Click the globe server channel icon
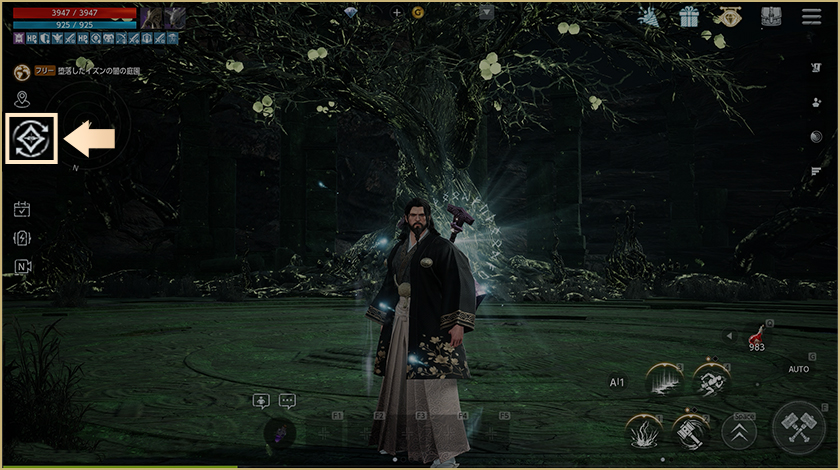The width and height of the screenshot is (840, 470). [x=22, y=72]
